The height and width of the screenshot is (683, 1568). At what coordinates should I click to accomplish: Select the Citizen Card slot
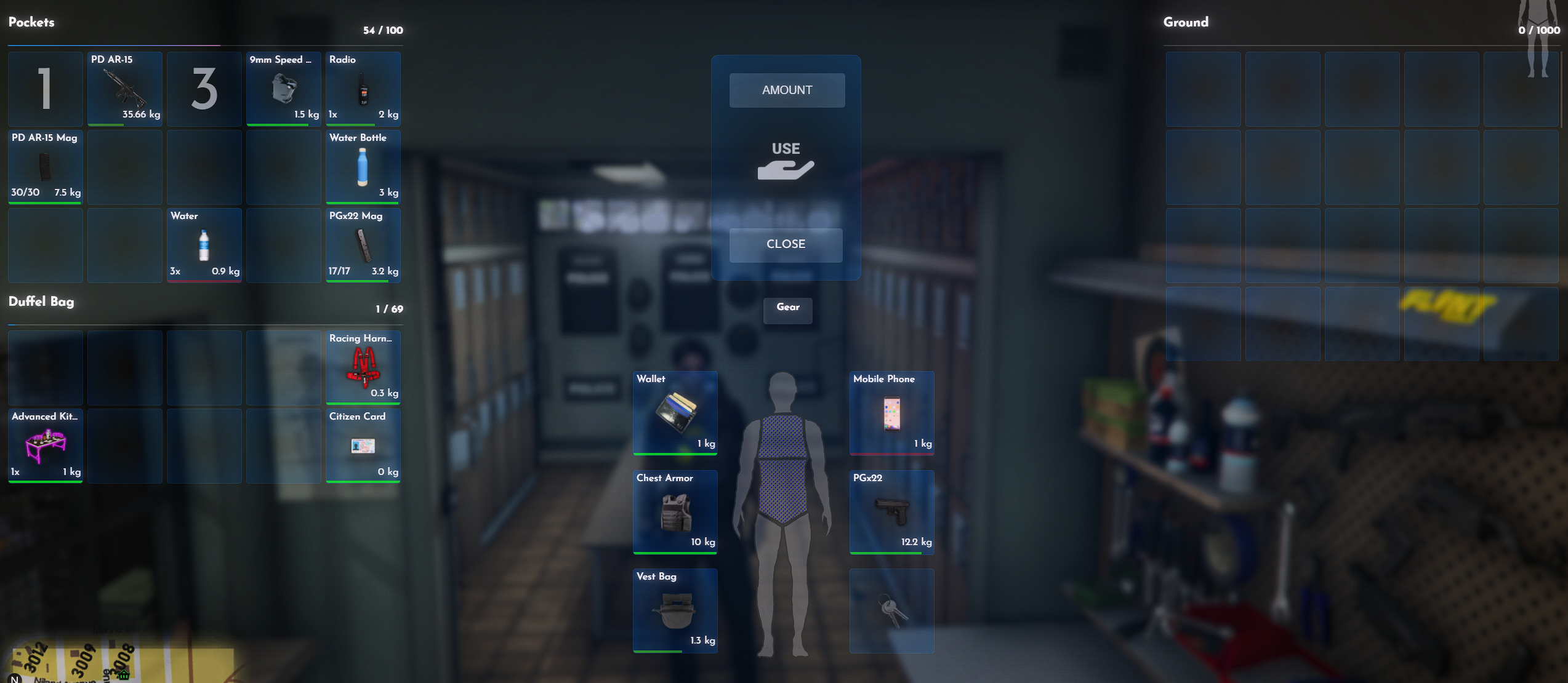click(363, 446)
